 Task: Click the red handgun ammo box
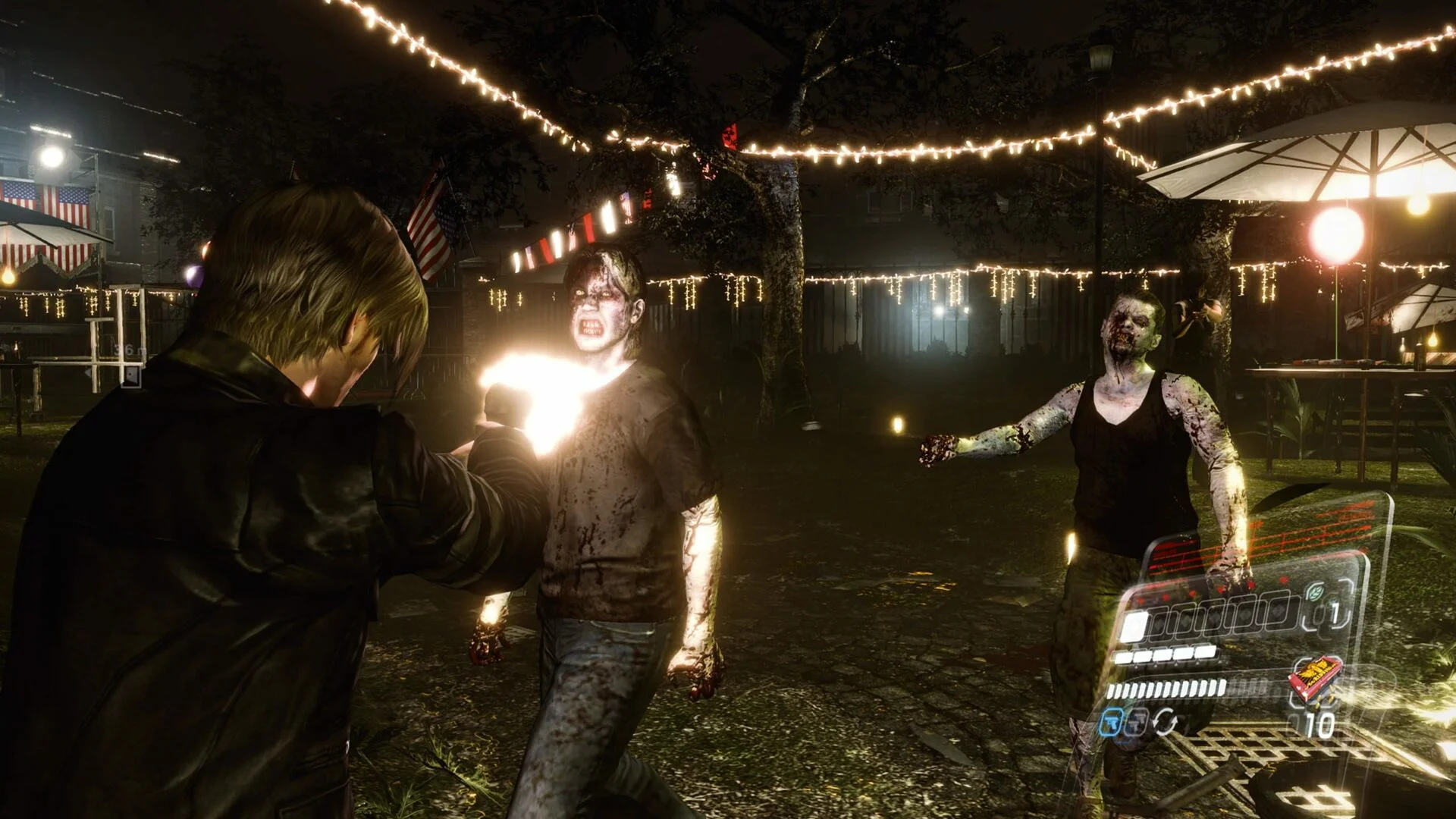pyautogui.click(x=1316, y=679)
